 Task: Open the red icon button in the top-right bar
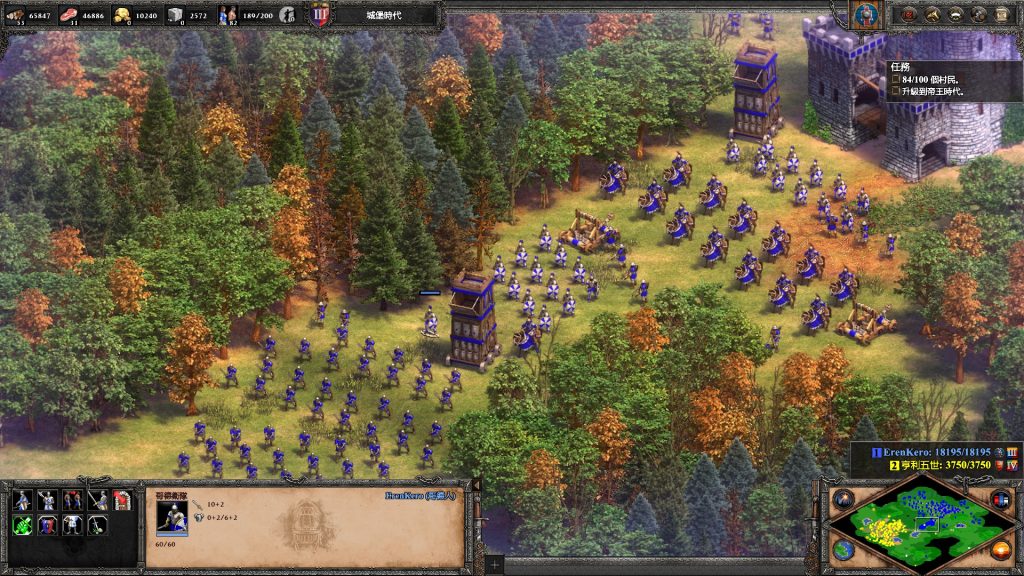tap(909, 14)
